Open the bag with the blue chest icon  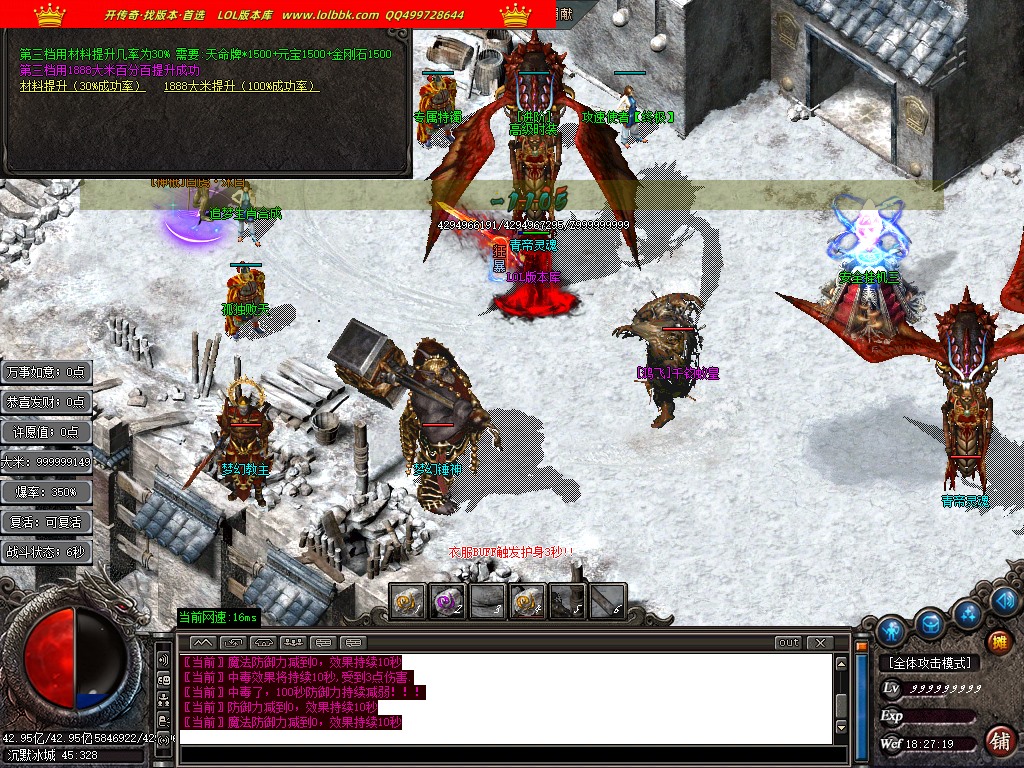[931, 624]
